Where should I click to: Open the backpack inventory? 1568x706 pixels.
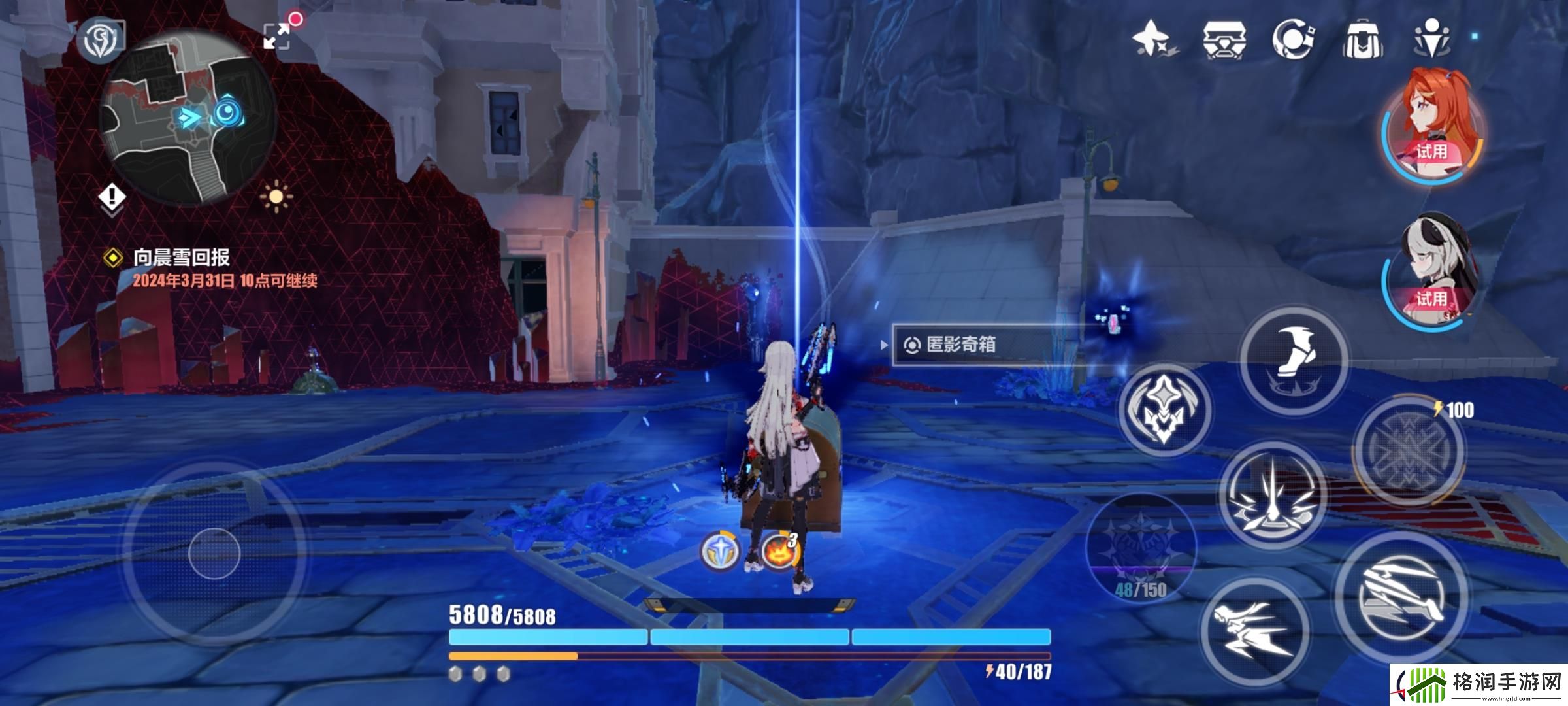[1363, 39]
